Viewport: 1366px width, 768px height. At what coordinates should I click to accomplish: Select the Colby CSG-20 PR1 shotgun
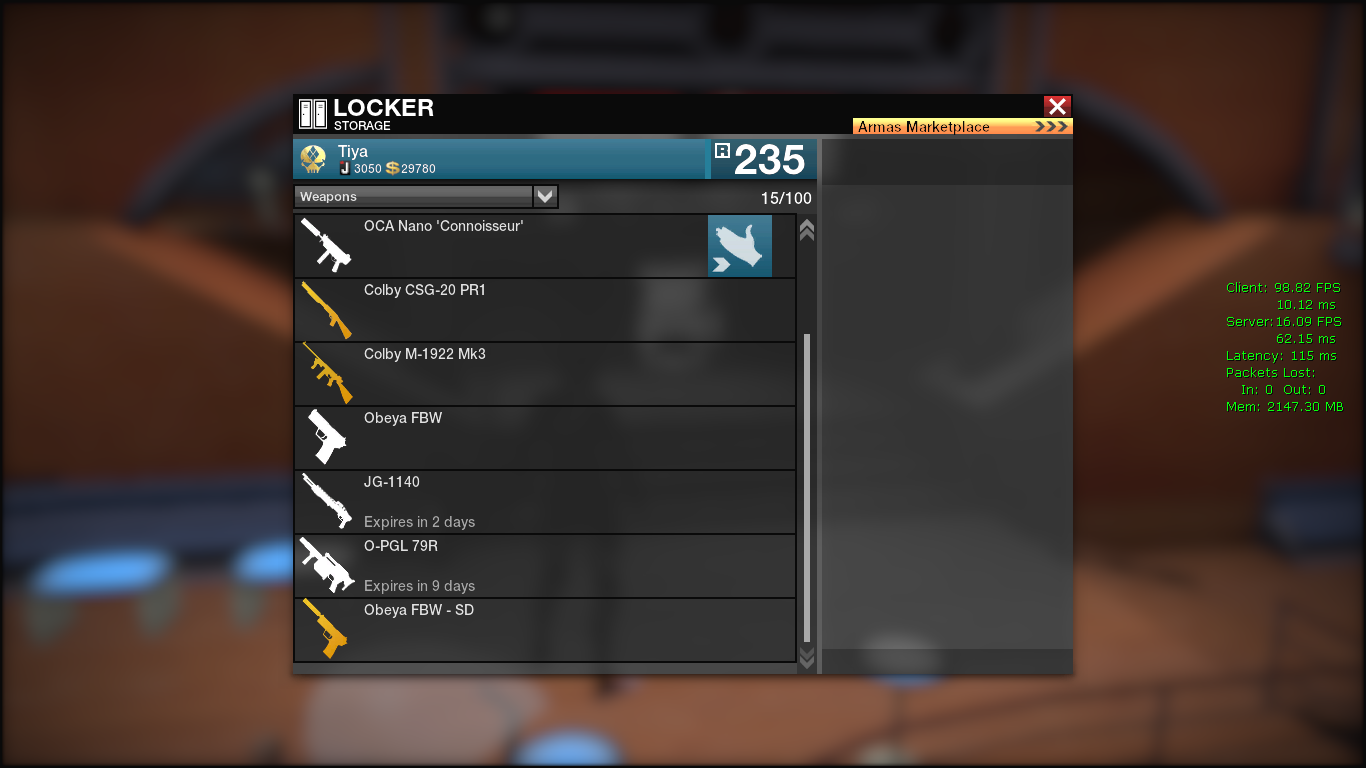[x=544, y=310]
